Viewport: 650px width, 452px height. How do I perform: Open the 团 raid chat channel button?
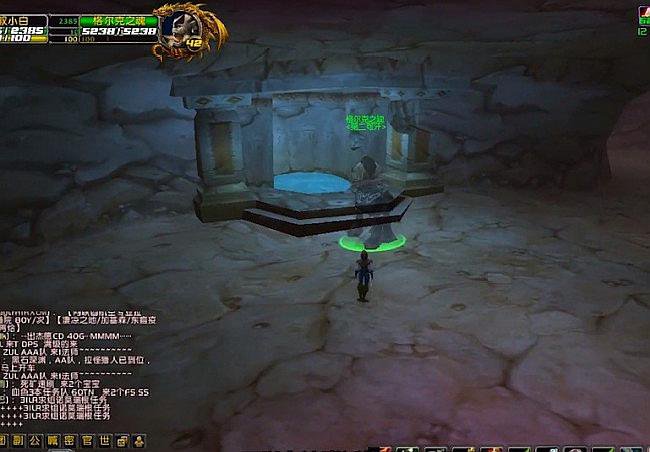(x=4, y=440)
